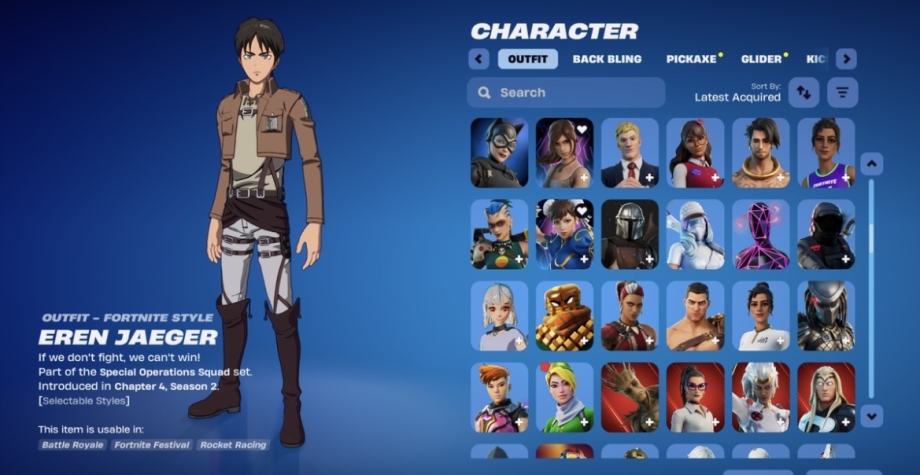
Task: Switch to the Back Bling tab
Action: pos(607,59)
